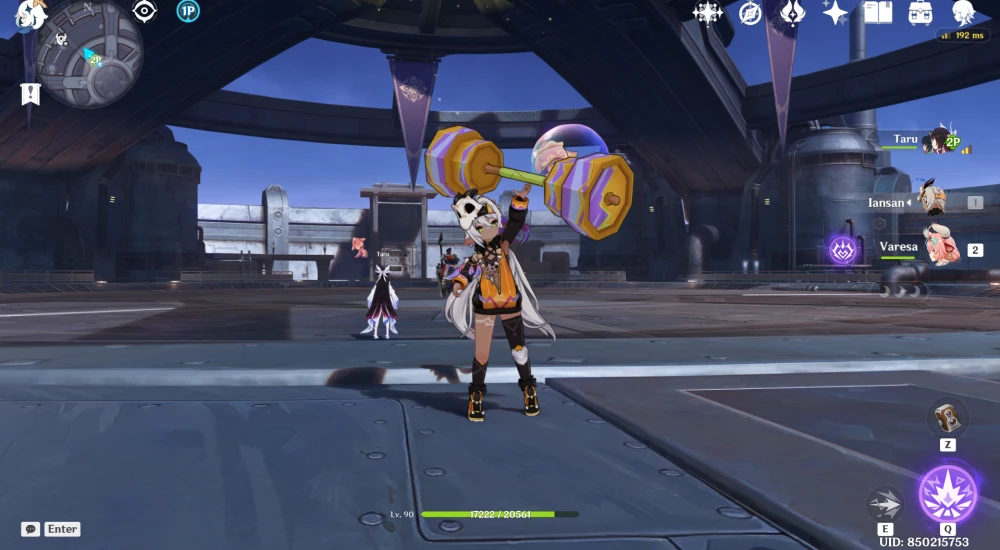This screenshot has height=550, width=1000.
Task: Toggle the eye-shaped Elemental Sight icon
Action: click(145, 11)
